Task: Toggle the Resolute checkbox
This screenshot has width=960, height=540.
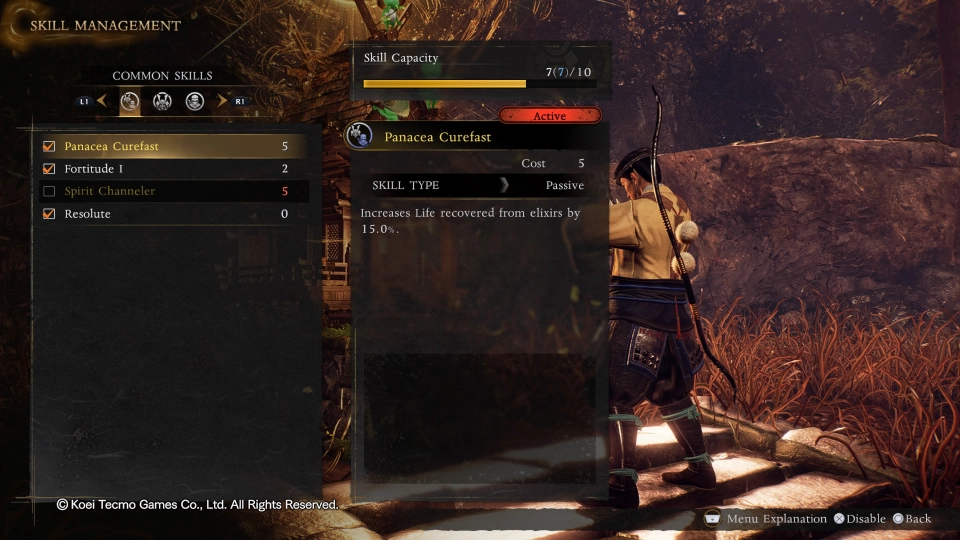Action: (x=49, y=214)
